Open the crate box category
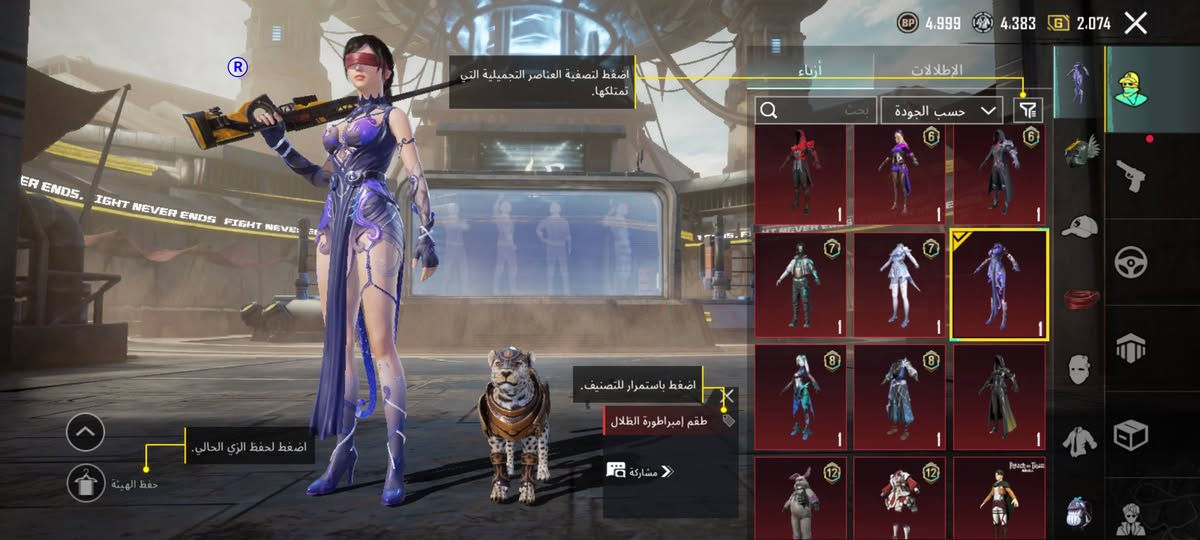The image size is (1200, 540). [1131, 434]
